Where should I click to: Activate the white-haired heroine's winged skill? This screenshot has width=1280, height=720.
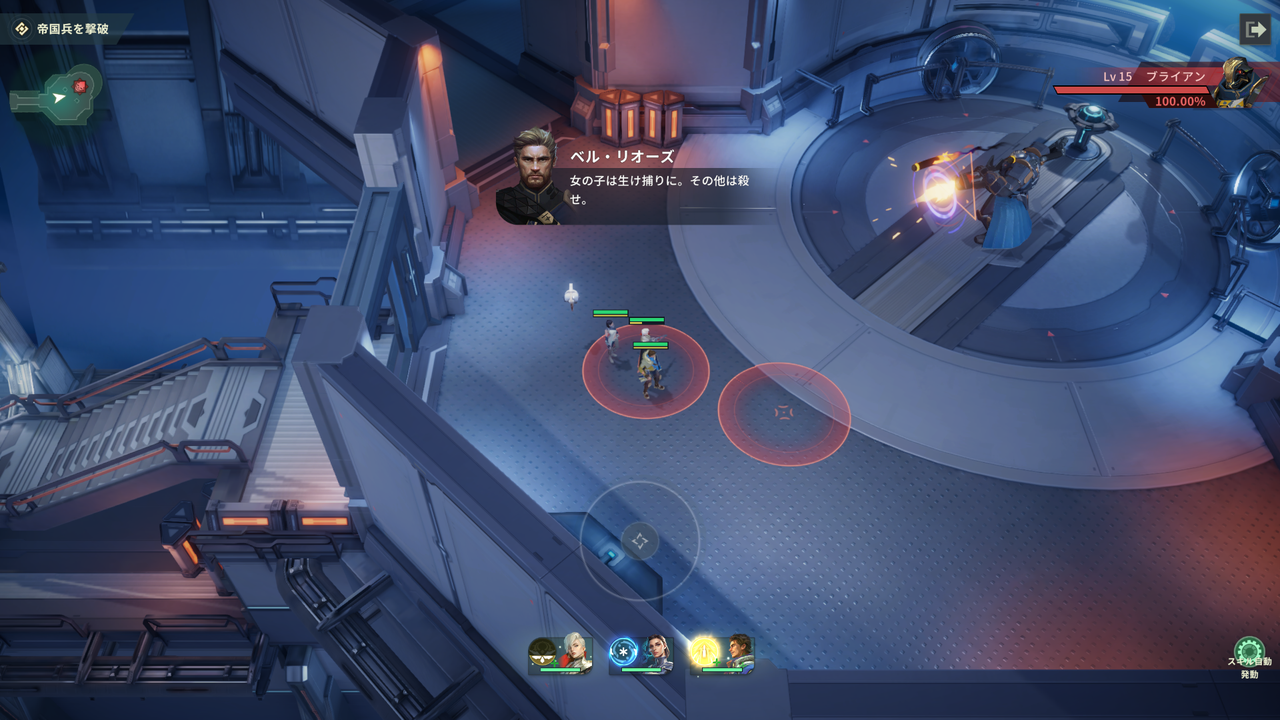tap(543, 653)
